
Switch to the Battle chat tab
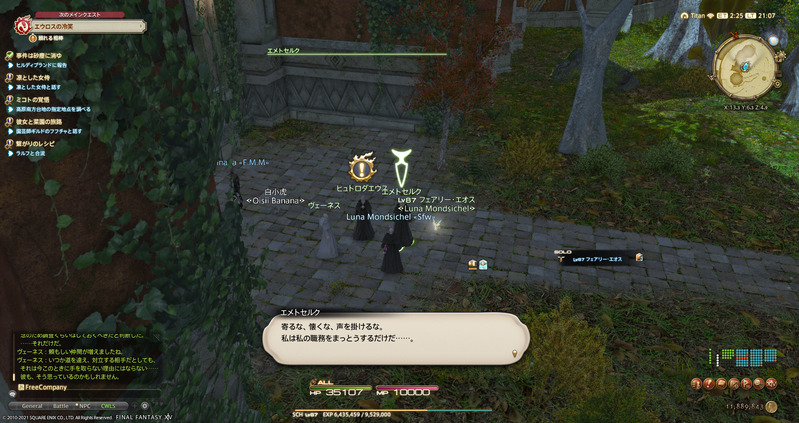[x=60, y=405]
